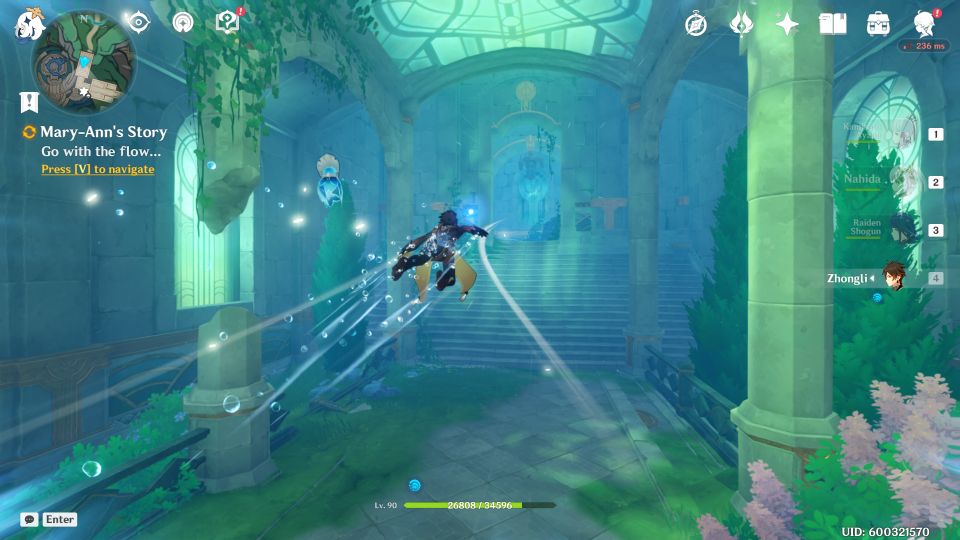Open the wireless signal icon beside the eye
This screenshot has height=540, width=960.
182,22
